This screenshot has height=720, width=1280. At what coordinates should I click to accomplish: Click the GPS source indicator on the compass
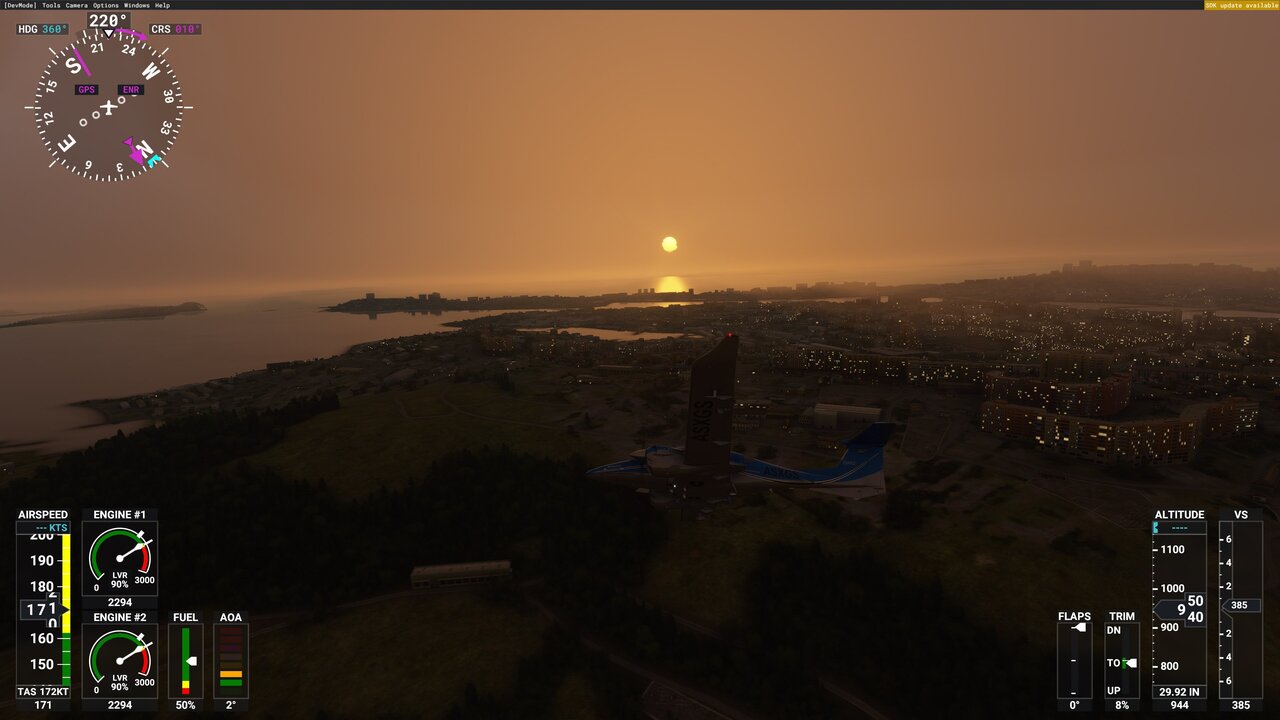[x=85, y=89]
